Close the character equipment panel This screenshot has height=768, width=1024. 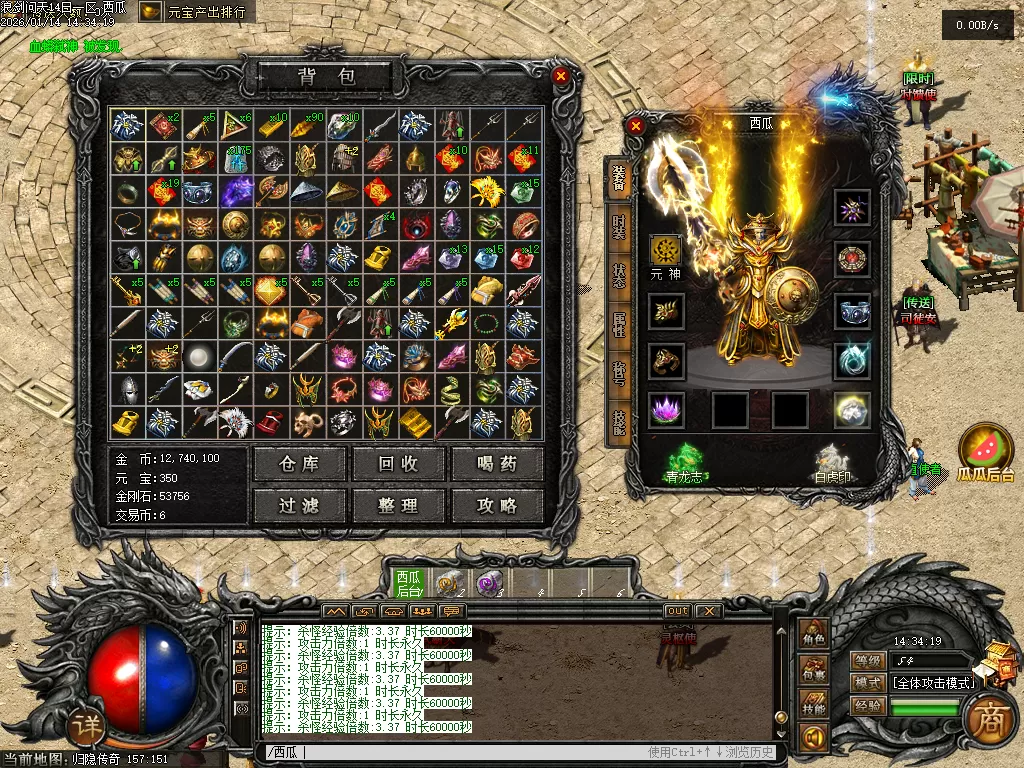click(x=635, y=127)
